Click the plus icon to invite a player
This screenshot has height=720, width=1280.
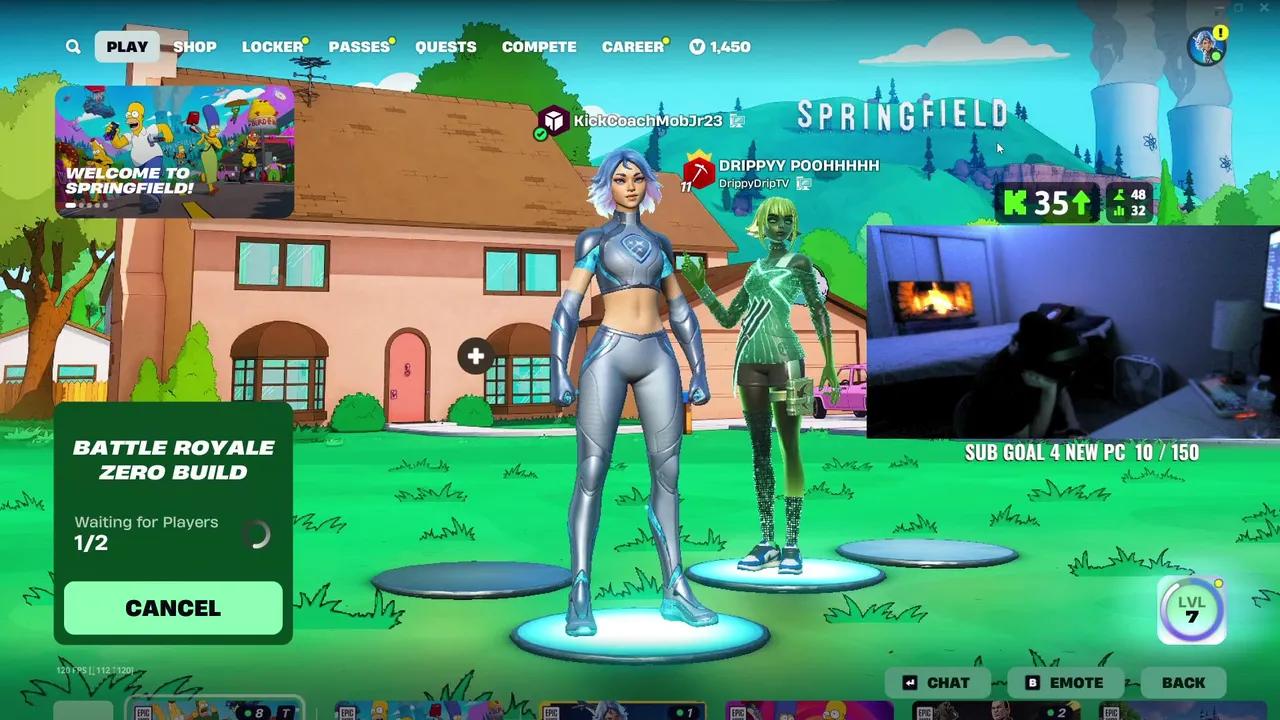pos(475,356)
